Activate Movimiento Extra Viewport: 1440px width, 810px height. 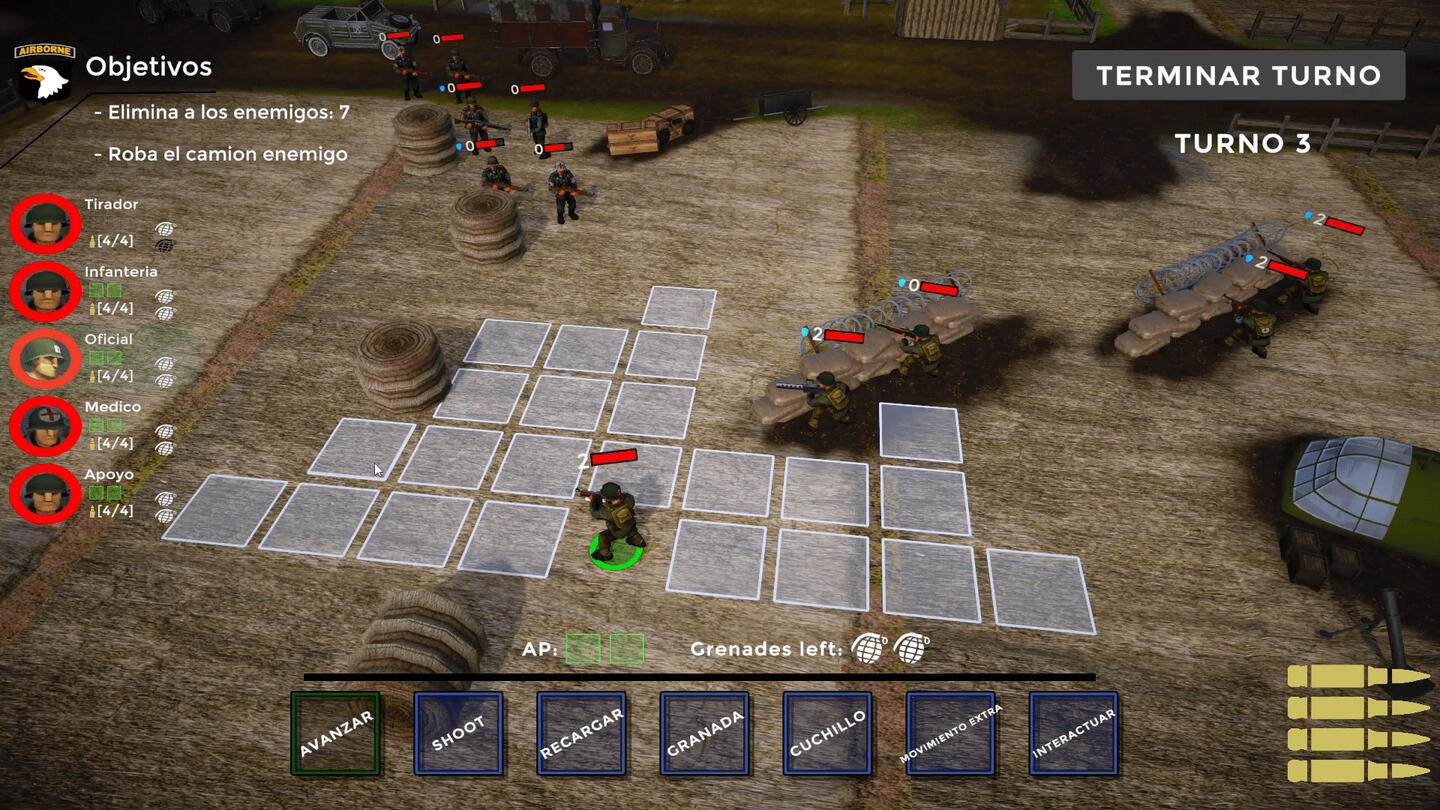(x=951, y=733)
